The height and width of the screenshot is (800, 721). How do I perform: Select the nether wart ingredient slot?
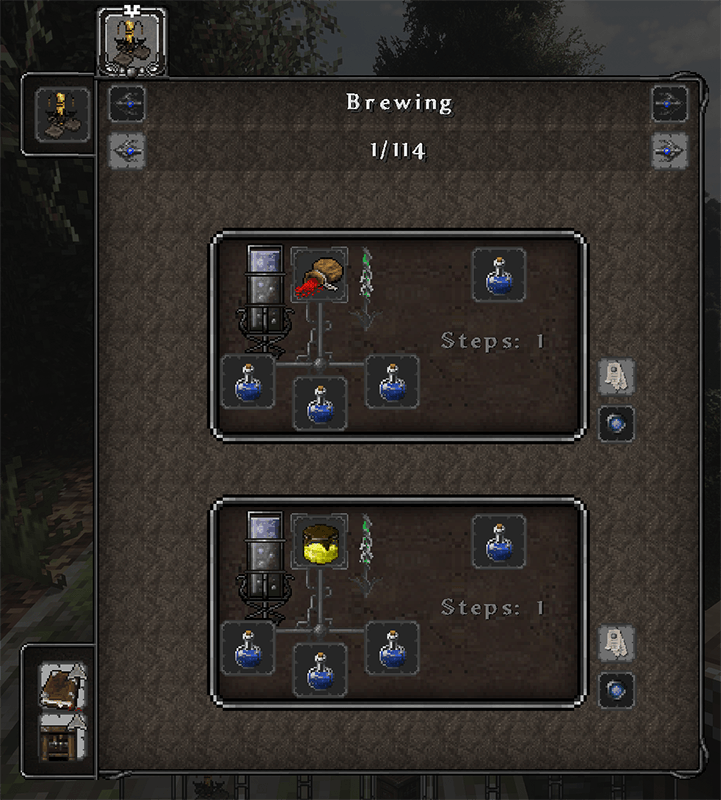[x=319, y=276]
